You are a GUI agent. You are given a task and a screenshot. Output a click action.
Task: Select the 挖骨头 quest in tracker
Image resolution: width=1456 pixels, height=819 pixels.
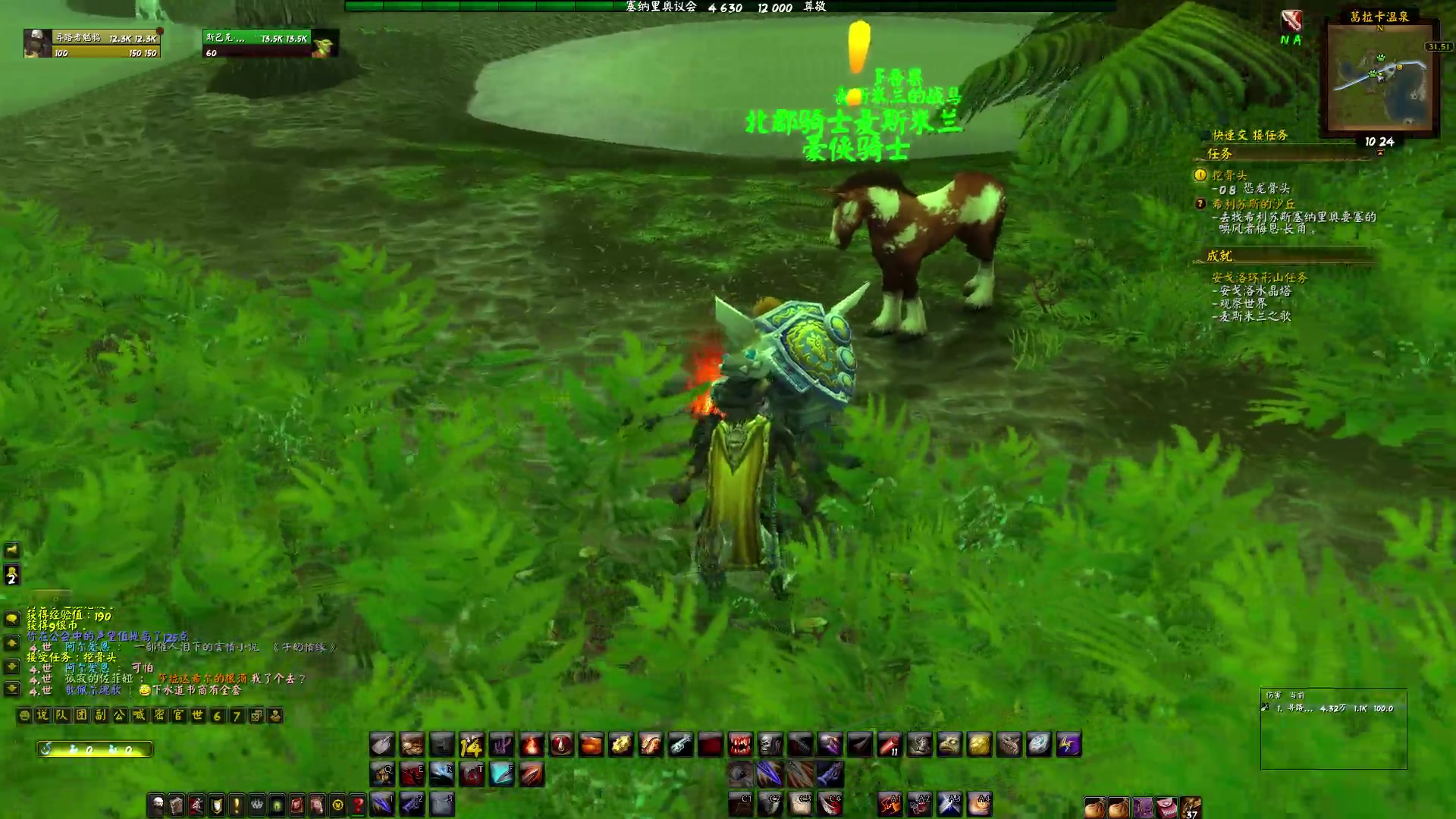click(x=1228, y=175)
